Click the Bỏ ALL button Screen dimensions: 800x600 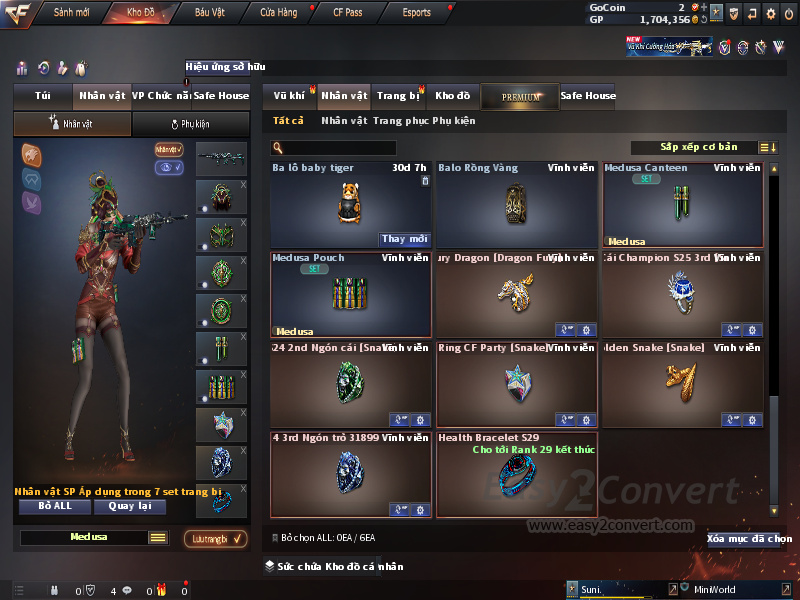point(55,506)
